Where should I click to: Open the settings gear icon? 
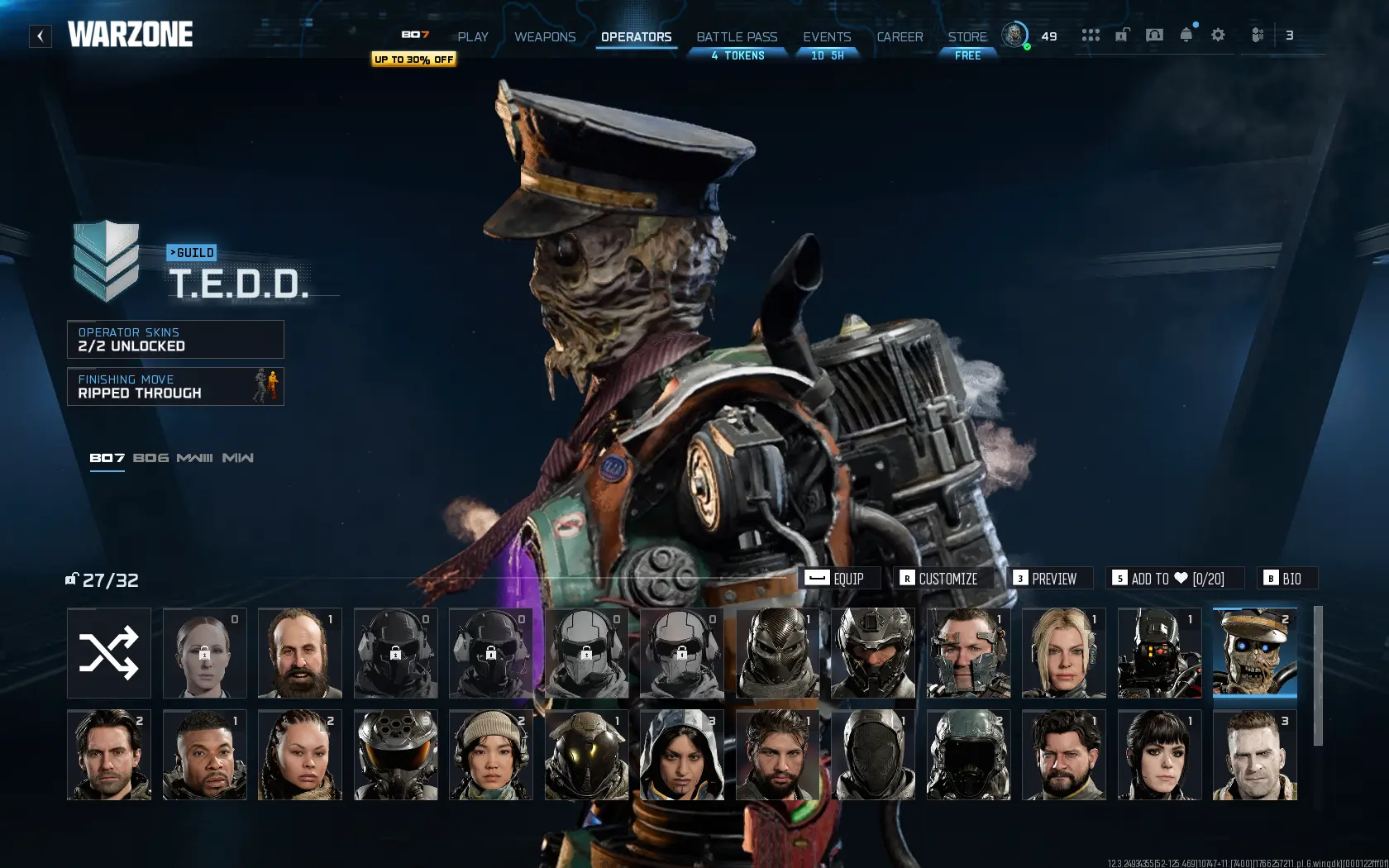pos(1217,36)
